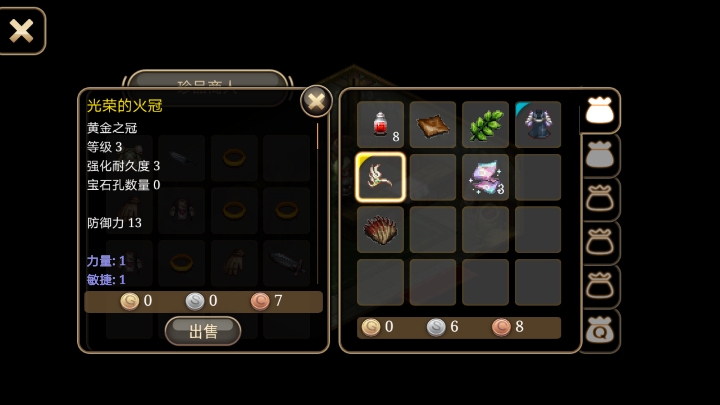Sell the item with the 出售 button
This screenshot has height=405, width=720.
pyautogui.click(x=203, y=331)
